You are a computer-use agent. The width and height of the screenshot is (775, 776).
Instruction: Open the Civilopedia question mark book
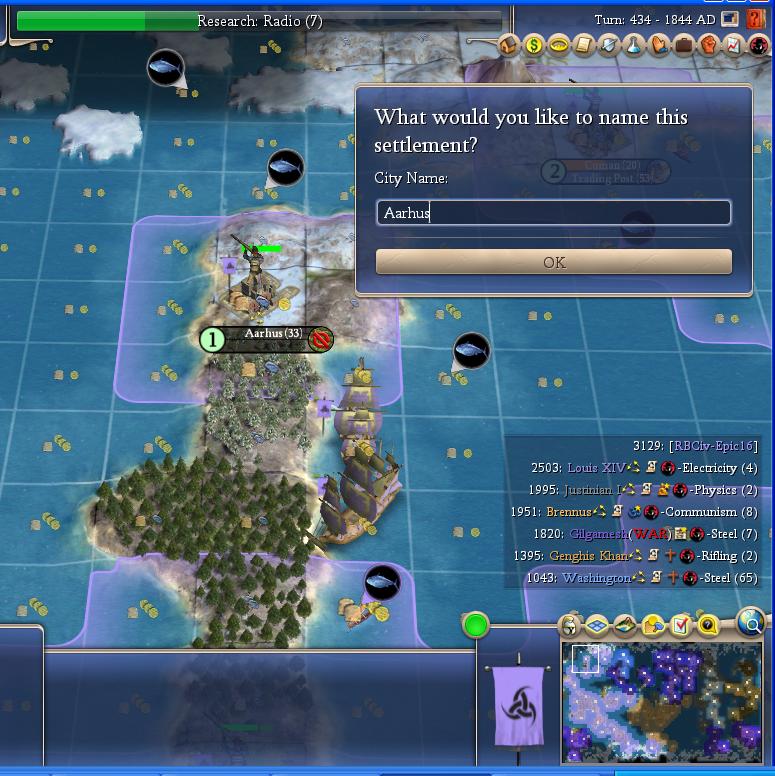tap(756, 19)
